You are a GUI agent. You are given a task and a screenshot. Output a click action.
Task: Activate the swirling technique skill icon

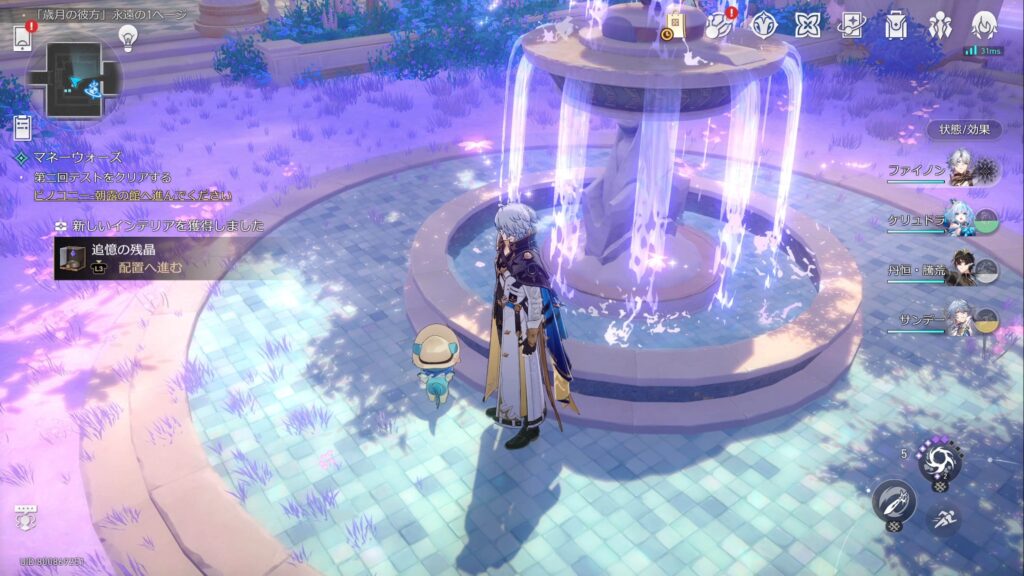click(939, 461)
